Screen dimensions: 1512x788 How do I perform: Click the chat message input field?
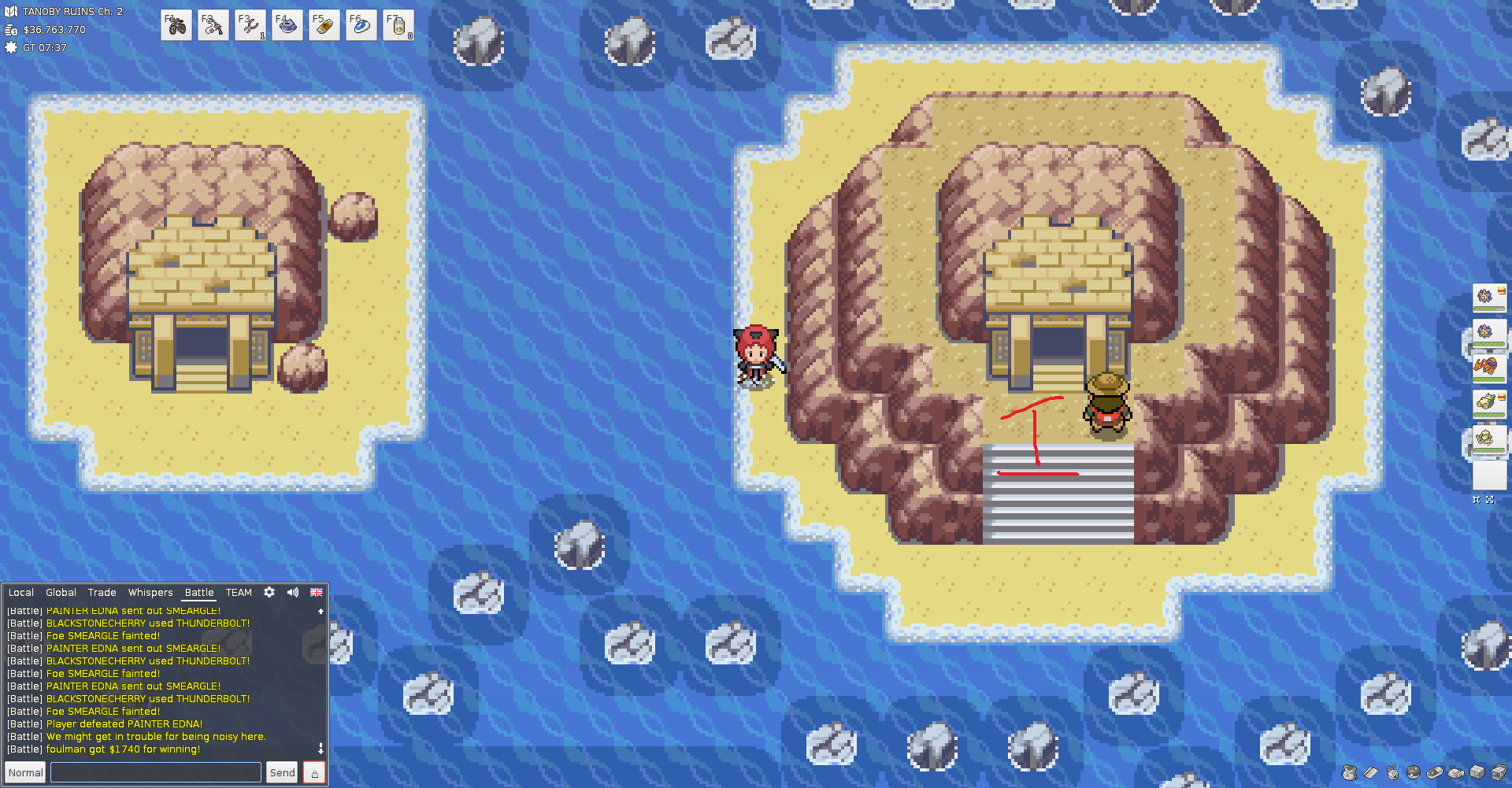coord(156,772)
